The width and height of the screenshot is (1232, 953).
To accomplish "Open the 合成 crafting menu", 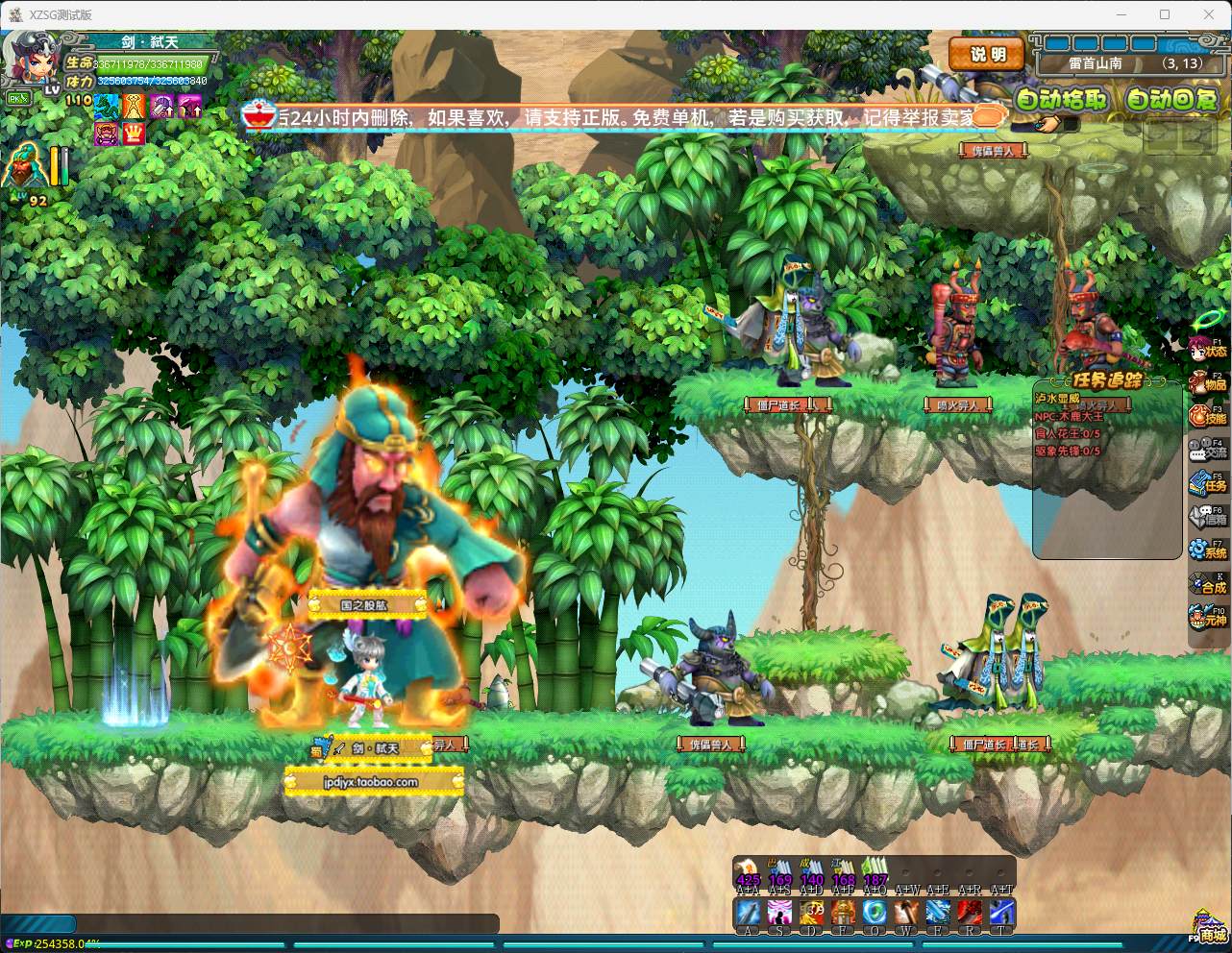I will point(1208,584).
